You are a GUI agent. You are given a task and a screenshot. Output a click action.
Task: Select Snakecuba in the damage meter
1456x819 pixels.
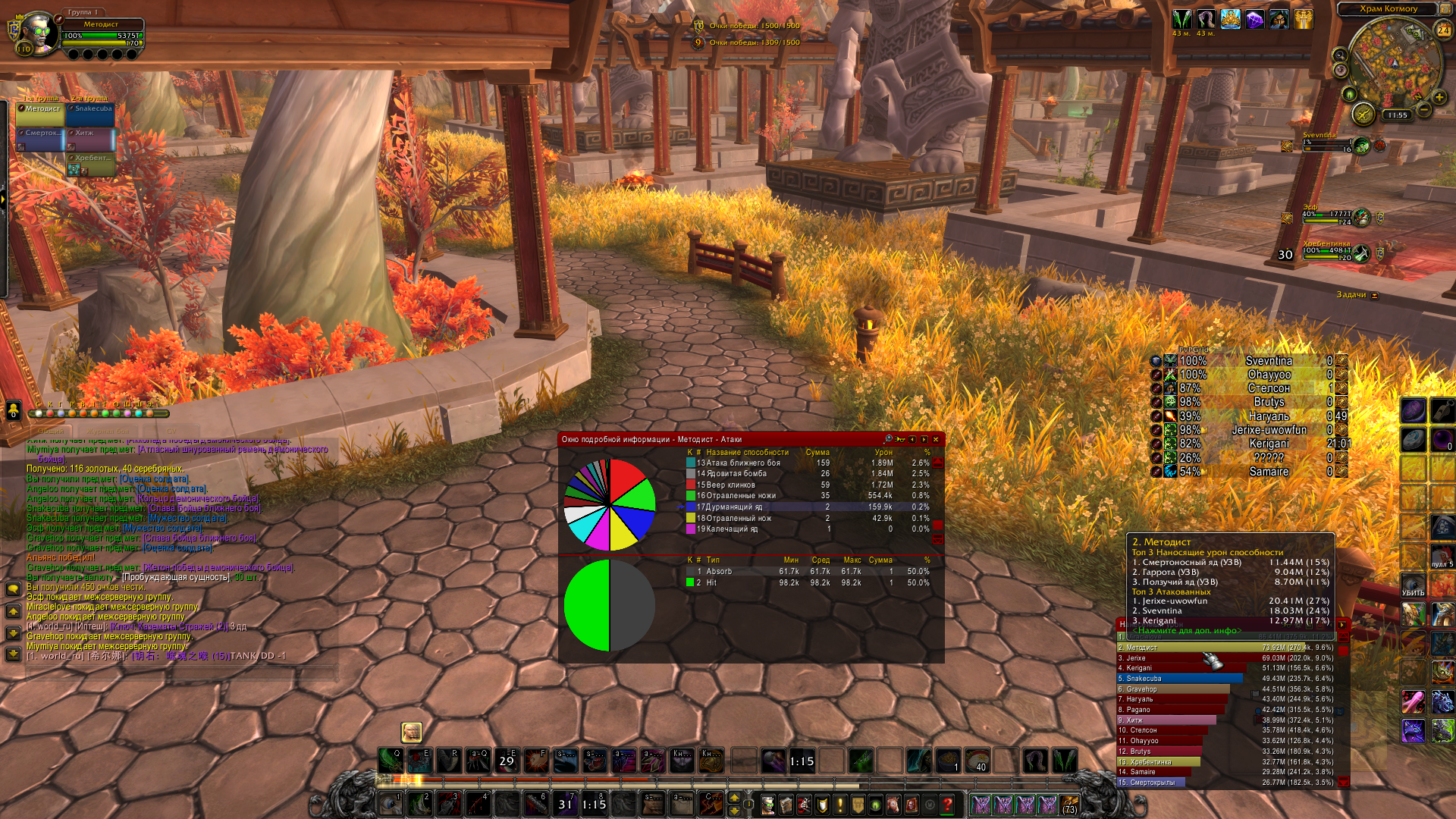coord(1180,679)
